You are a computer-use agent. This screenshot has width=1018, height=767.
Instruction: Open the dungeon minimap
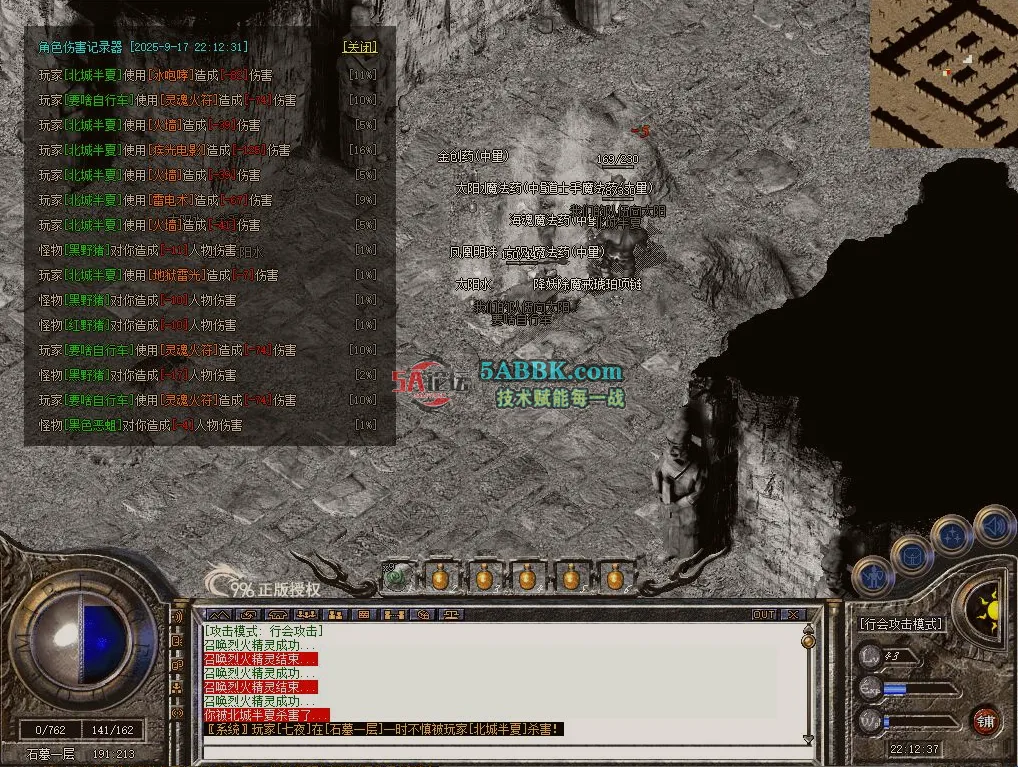point(943,73)
